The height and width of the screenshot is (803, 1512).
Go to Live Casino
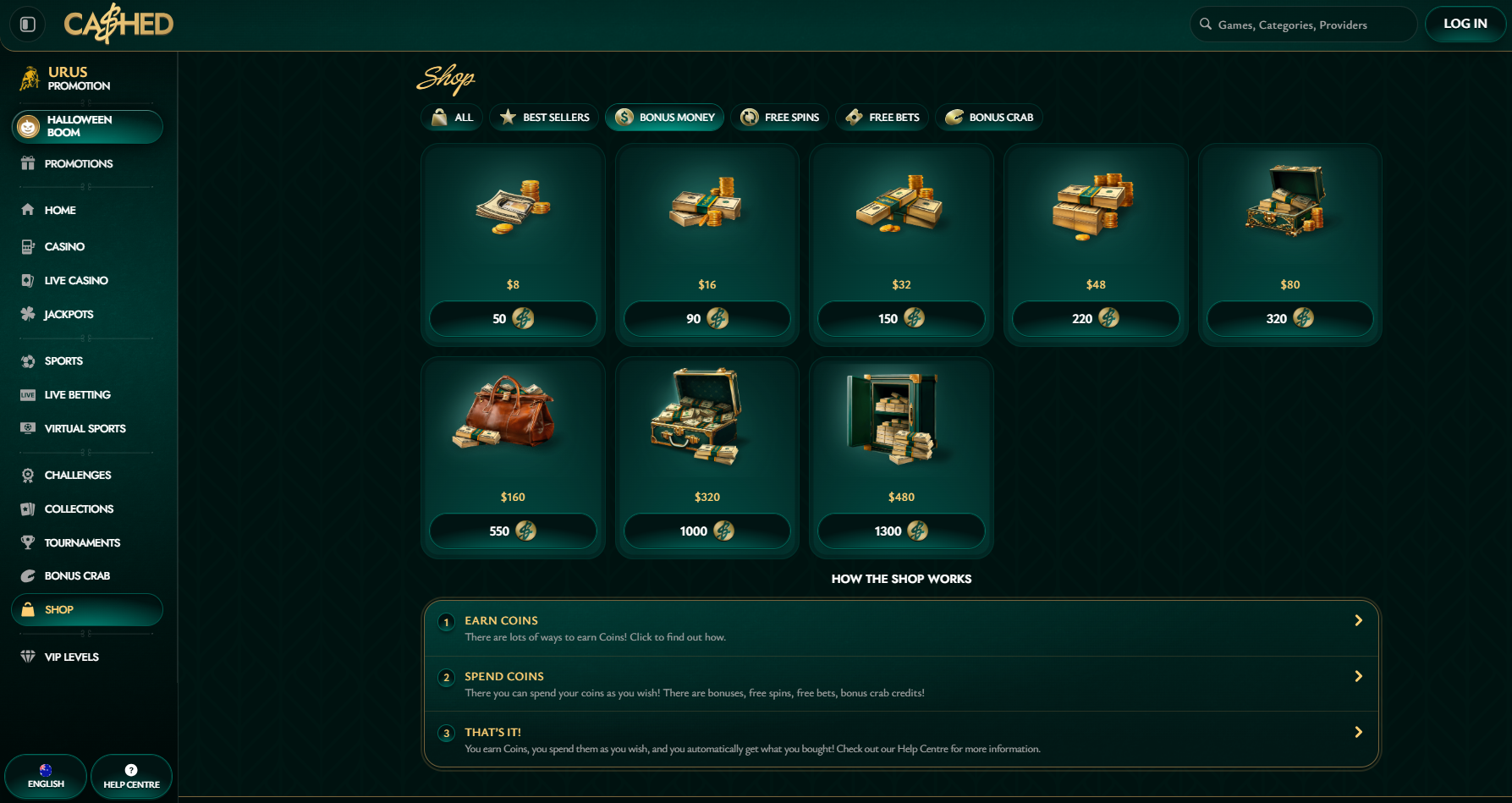76,281
